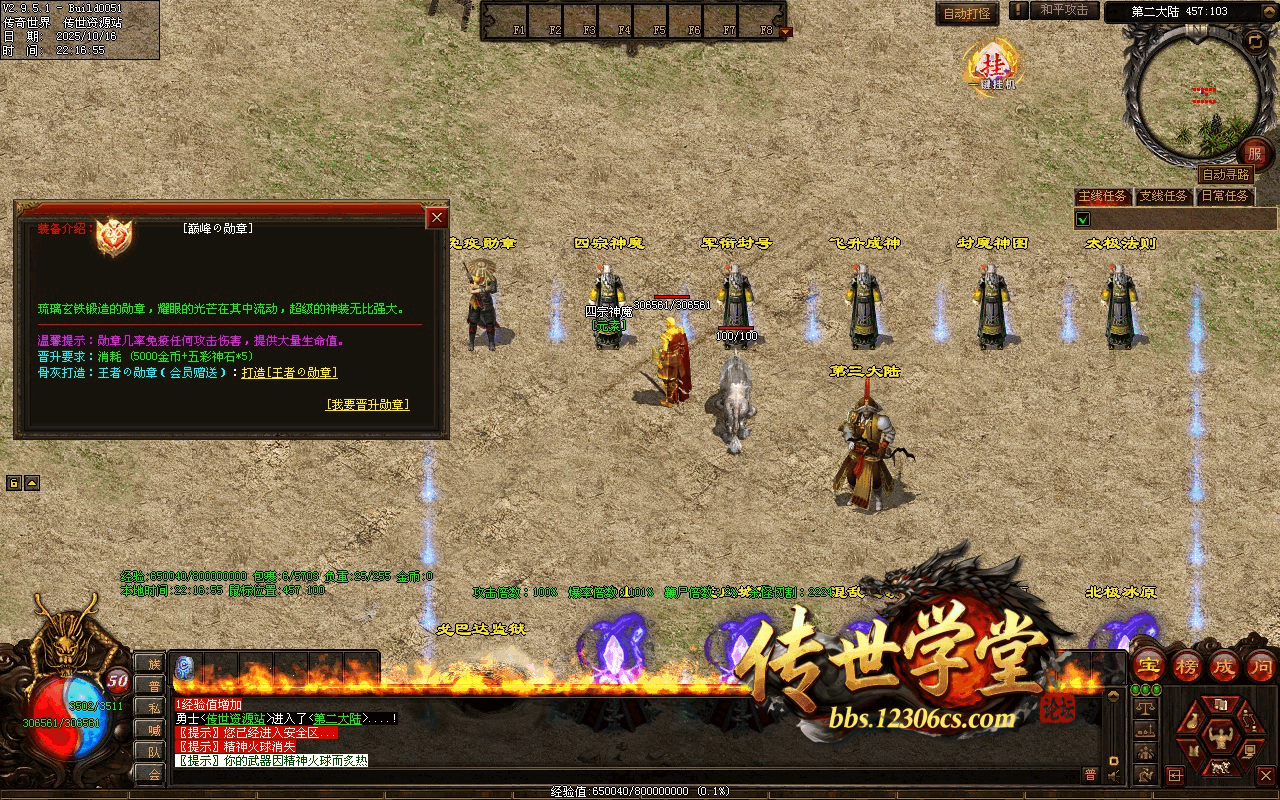Open the 日常任务 daily quest tab
The height and width of the screenshot is (800, 1280).
pos(1225,196)
